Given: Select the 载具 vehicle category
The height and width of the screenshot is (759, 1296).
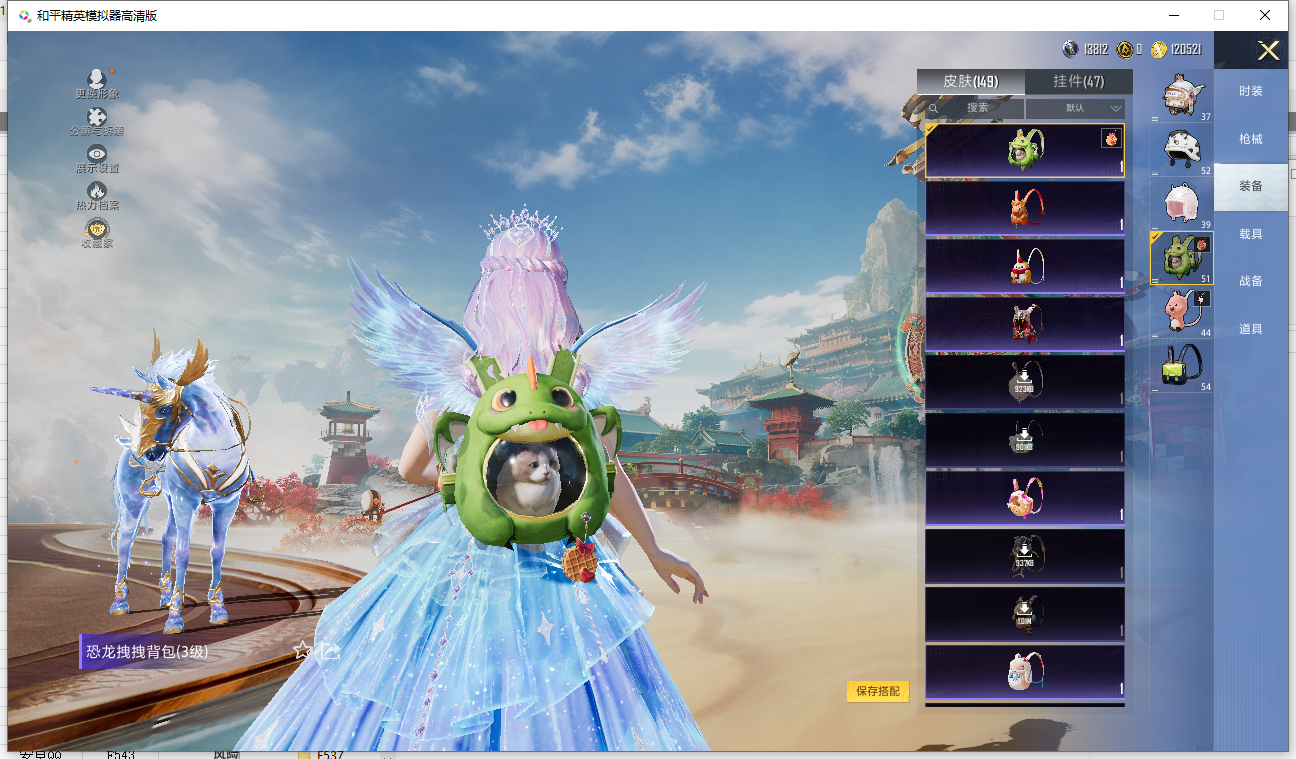Looking at the screenshot, I should 1250,234.
